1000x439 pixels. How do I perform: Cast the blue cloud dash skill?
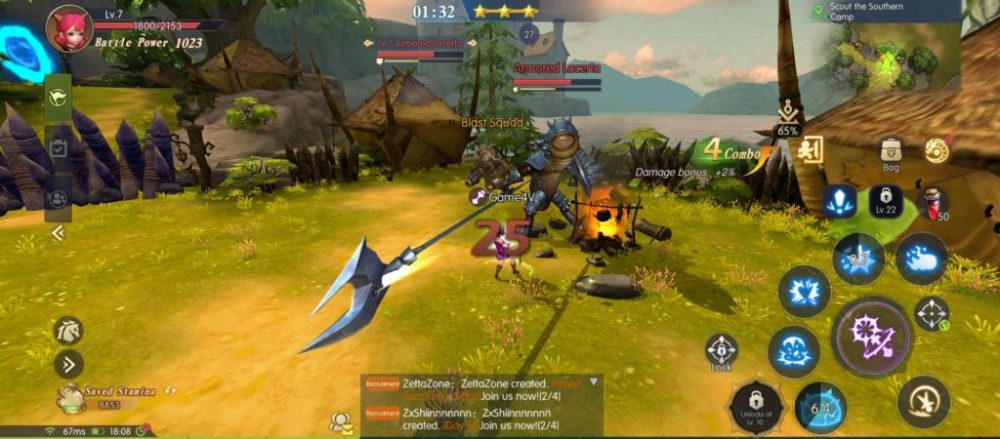(921, 257)
